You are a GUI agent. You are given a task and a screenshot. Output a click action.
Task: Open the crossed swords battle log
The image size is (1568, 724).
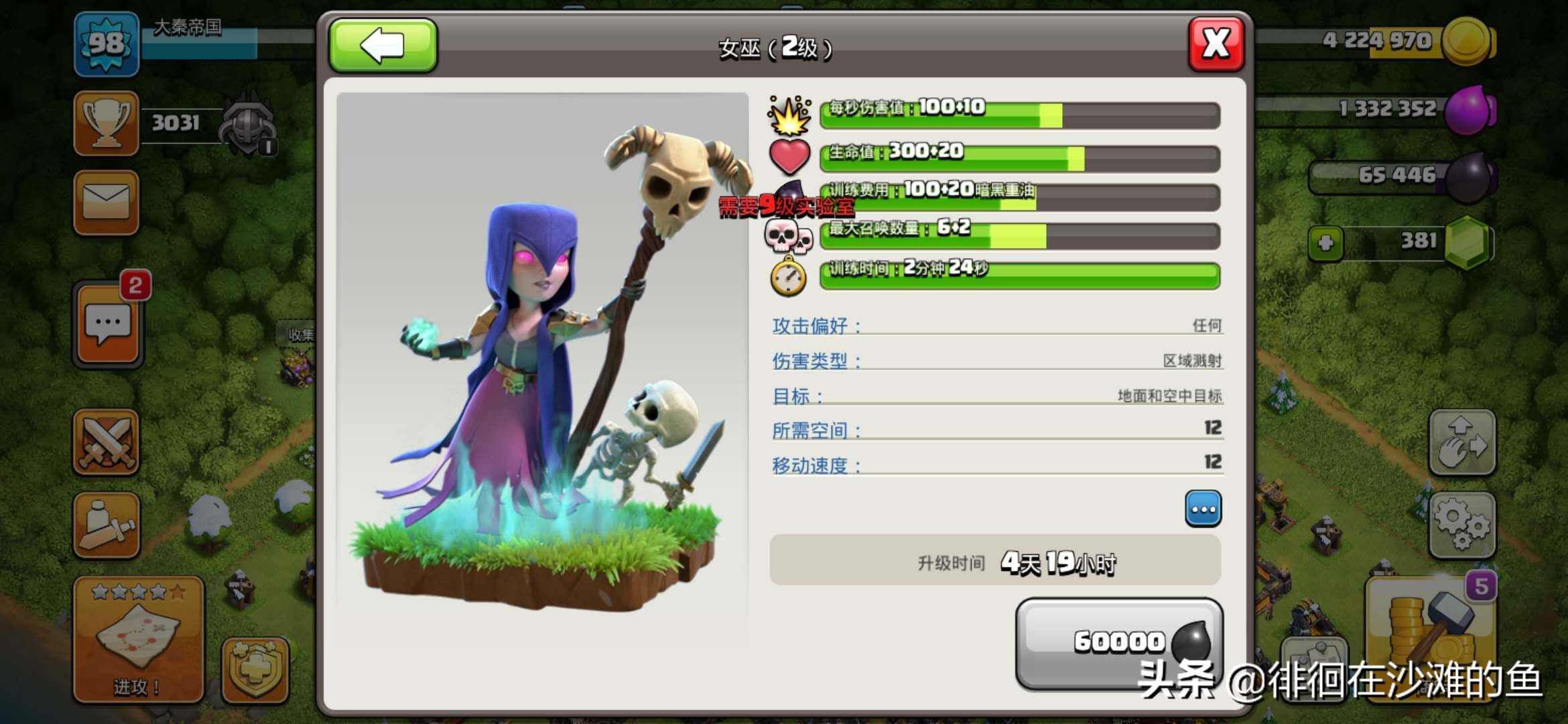tap(107, 442)
